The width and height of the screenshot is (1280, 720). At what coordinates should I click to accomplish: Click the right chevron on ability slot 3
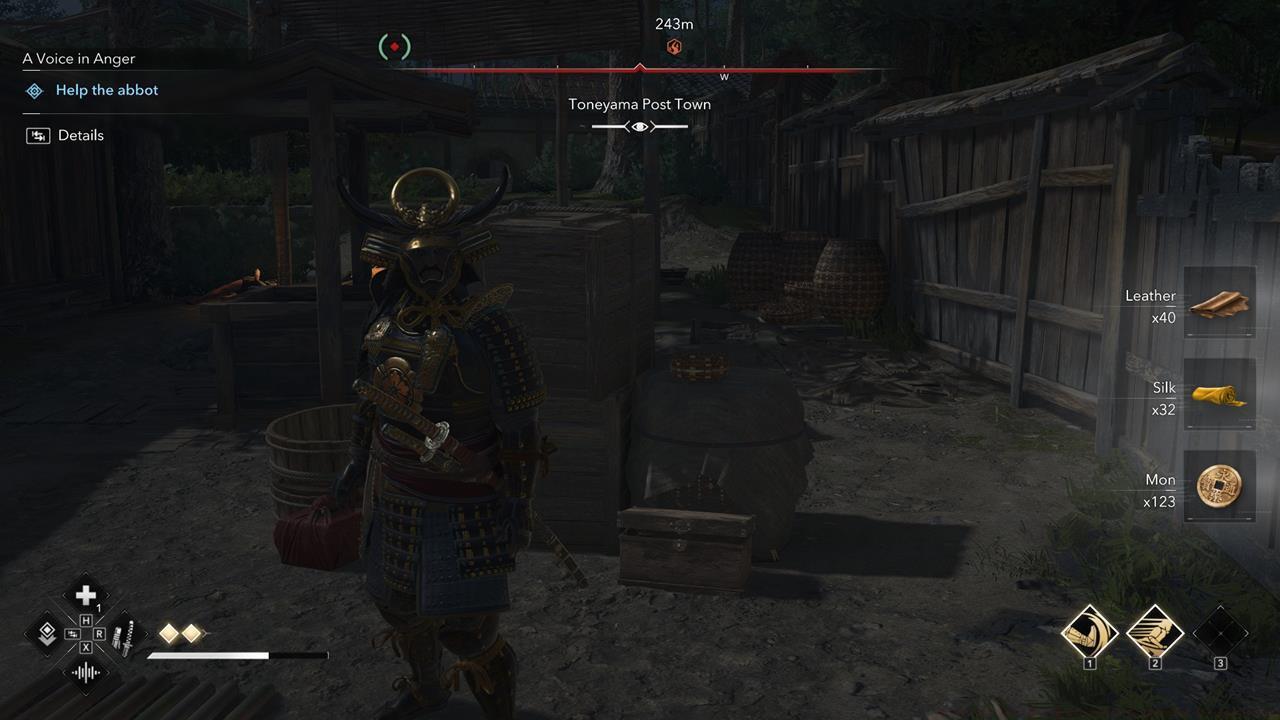(x=1248, y=634)
